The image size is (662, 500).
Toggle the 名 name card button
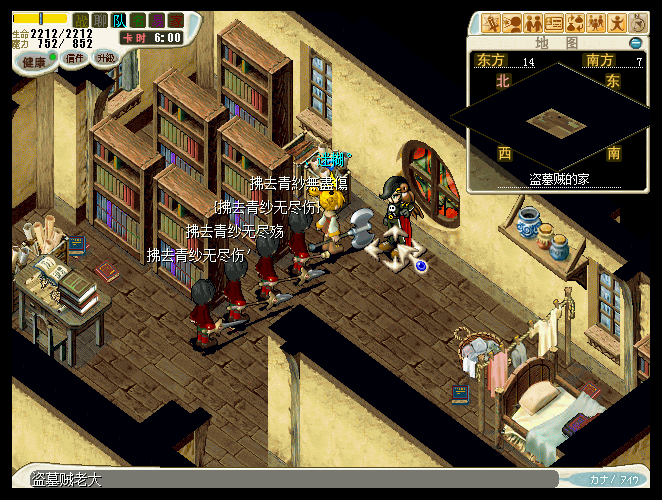click(x=138, y=20)
